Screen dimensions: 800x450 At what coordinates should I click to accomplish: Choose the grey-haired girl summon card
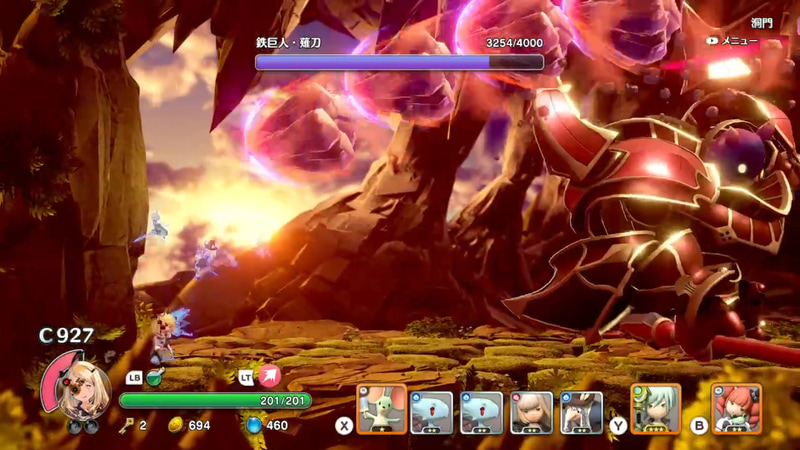(531, 411)
